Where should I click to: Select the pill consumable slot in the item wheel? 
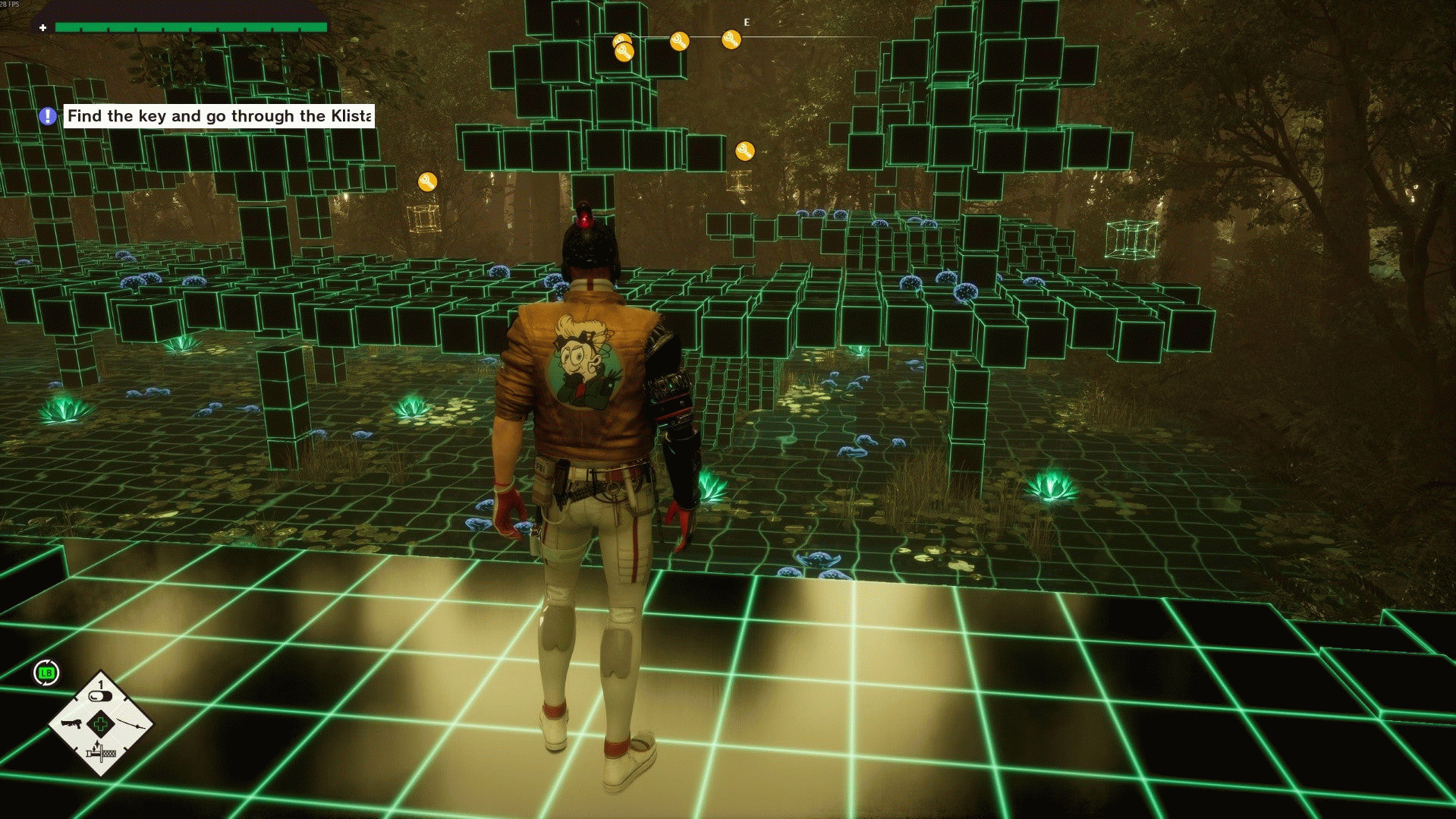(x=100, y=695)
